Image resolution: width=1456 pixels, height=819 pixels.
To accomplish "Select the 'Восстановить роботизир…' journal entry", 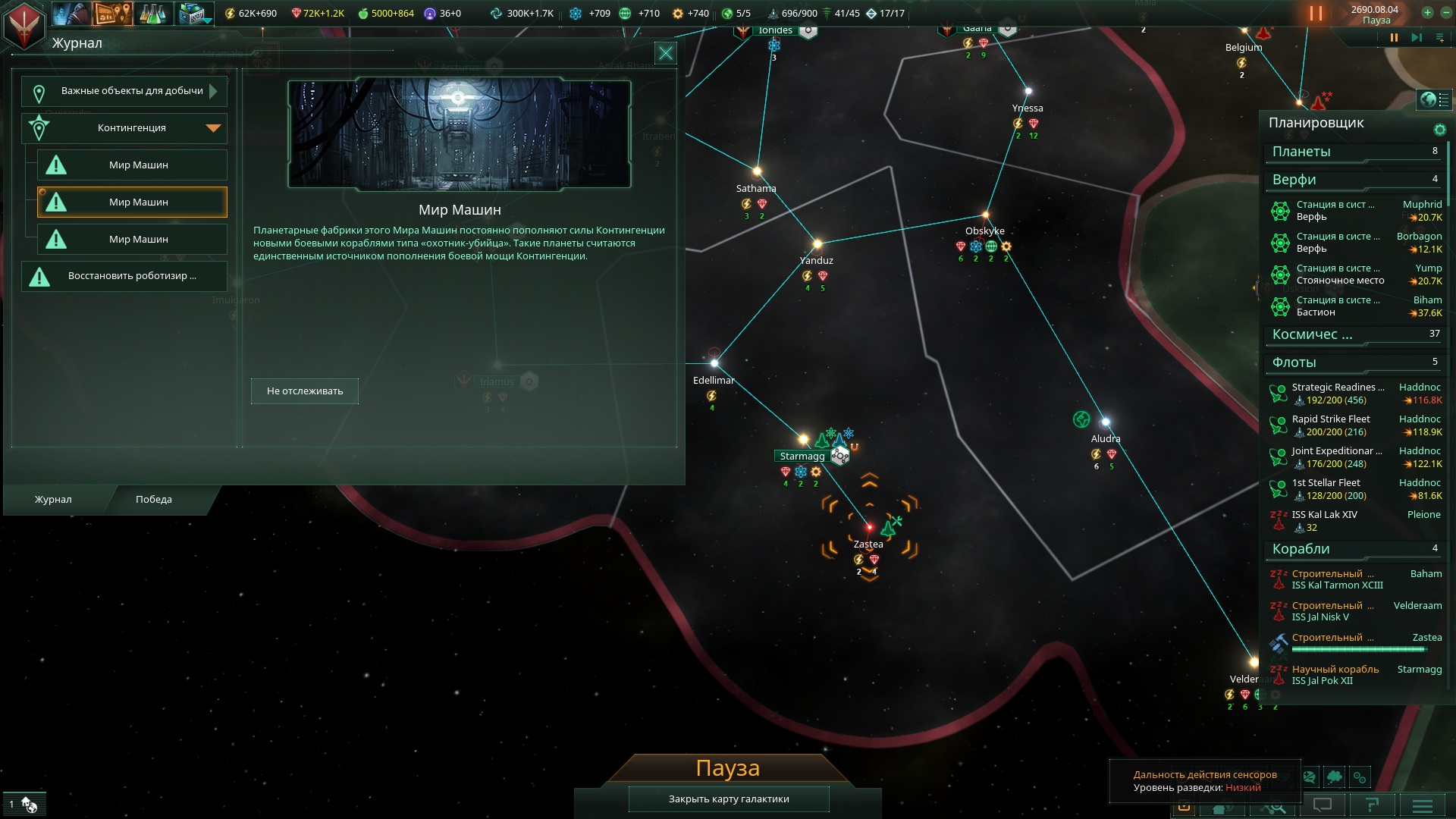I will click(x=124, y=276).
